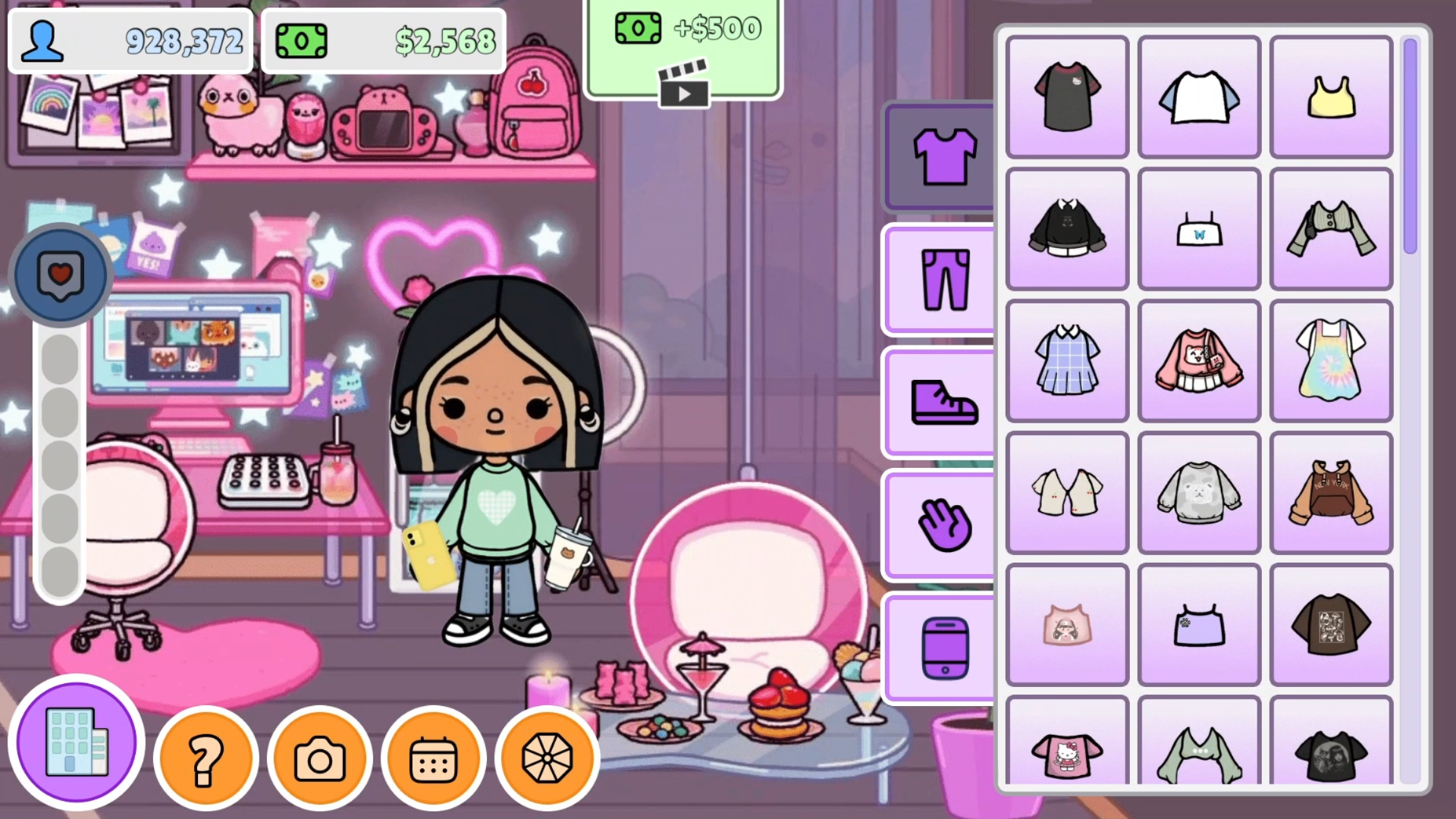Click the camera photo button
The height and width of the screenshot is (819, 1456).
(x=322, y=757)
